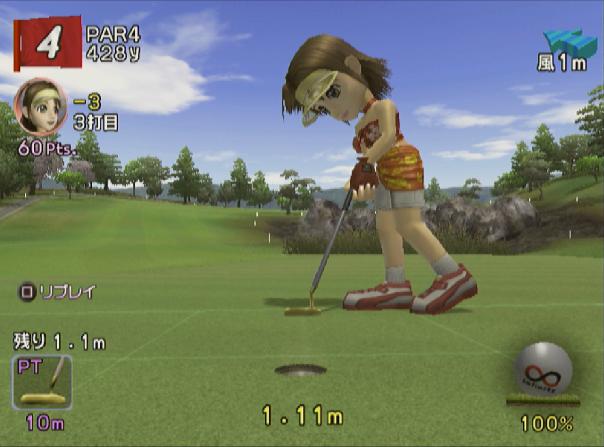Select the infinity golf ball icon
Image resolution: width=604 pixels, height=447 pixels.
(x=544, y=369)
